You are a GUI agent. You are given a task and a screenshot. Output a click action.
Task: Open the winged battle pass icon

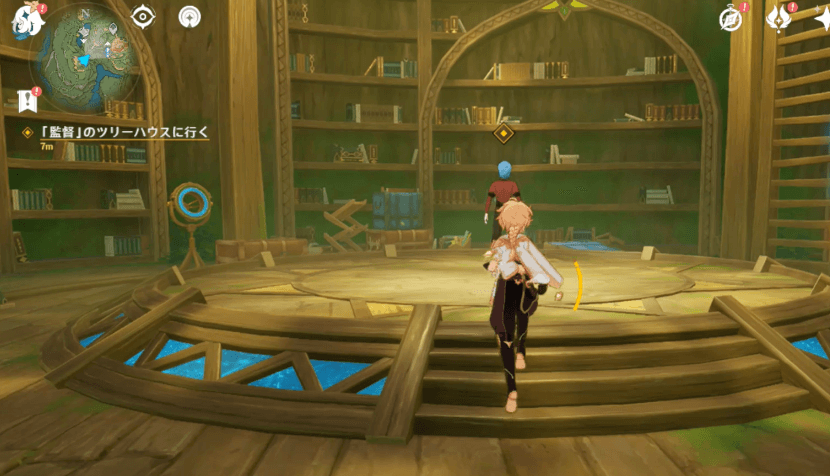(777, 18)
